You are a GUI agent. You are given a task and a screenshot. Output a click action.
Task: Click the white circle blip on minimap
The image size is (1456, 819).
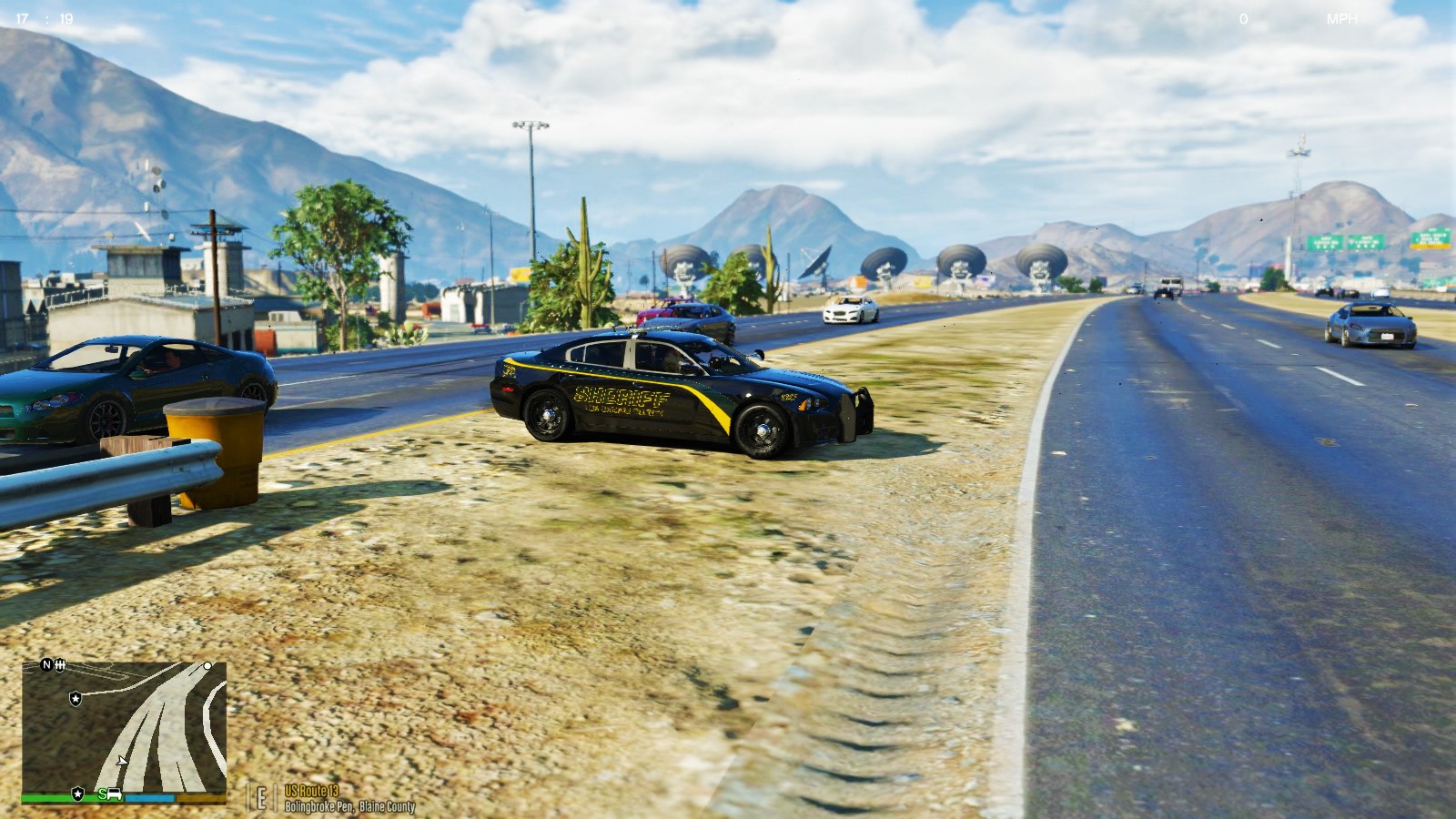point(207,666)
